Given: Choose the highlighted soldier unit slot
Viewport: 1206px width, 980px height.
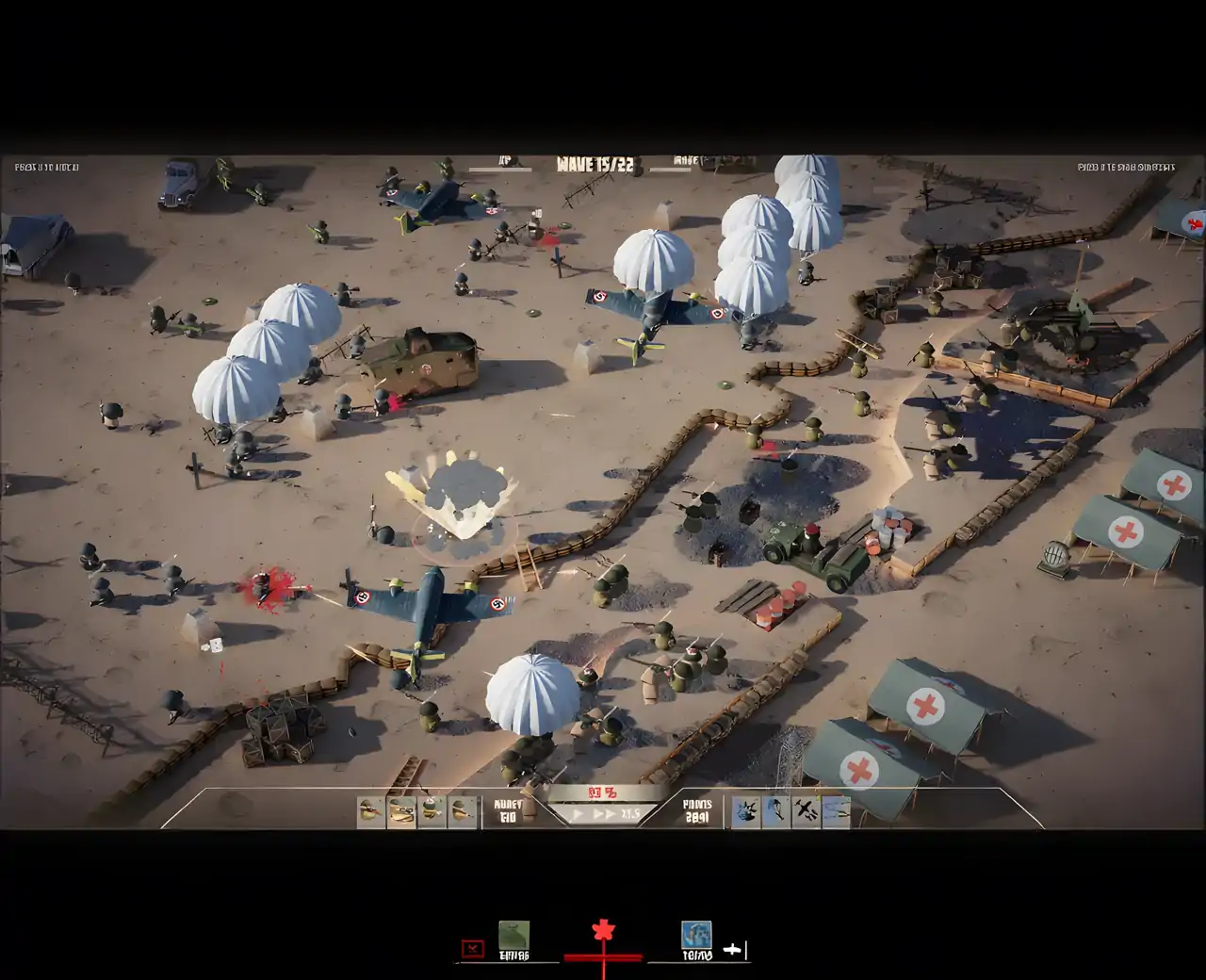Looking at the screenshot, I should (401, 810).
